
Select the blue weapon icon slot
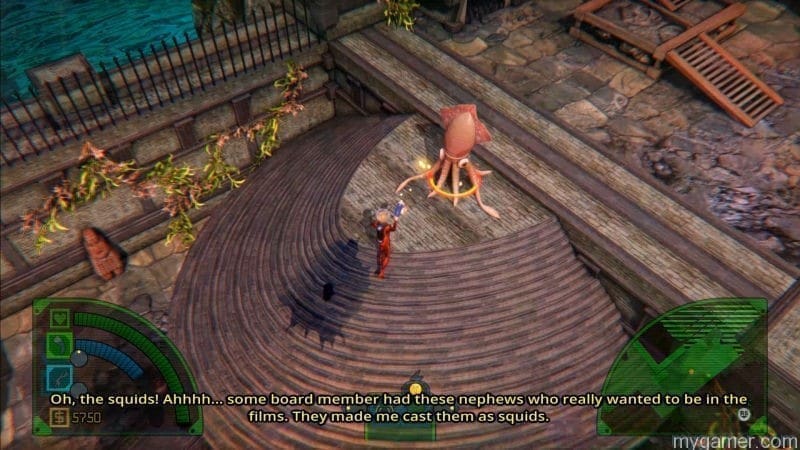[x=59, y=377]
